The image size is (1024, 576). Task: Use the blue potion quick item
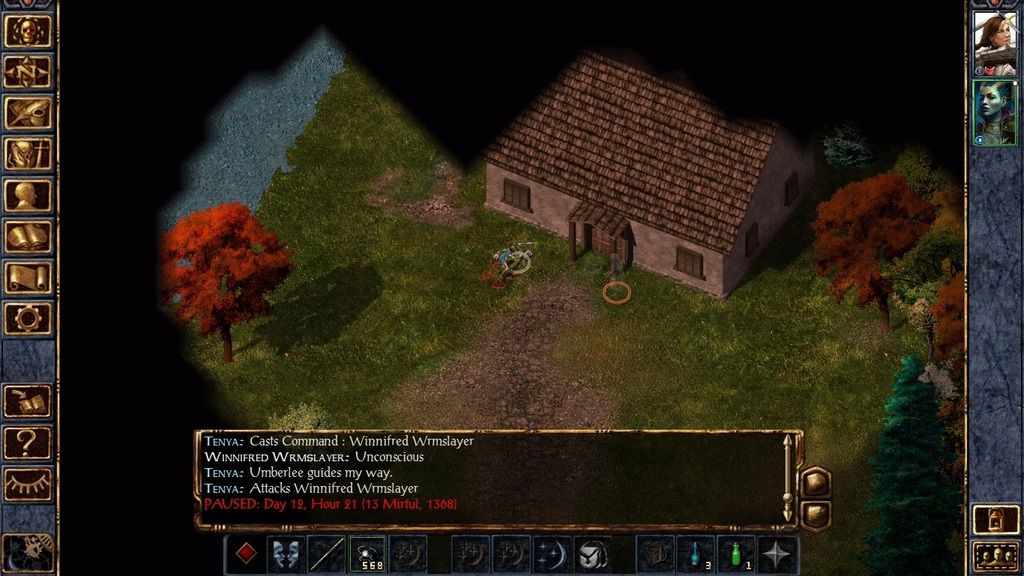pos(696,554)
